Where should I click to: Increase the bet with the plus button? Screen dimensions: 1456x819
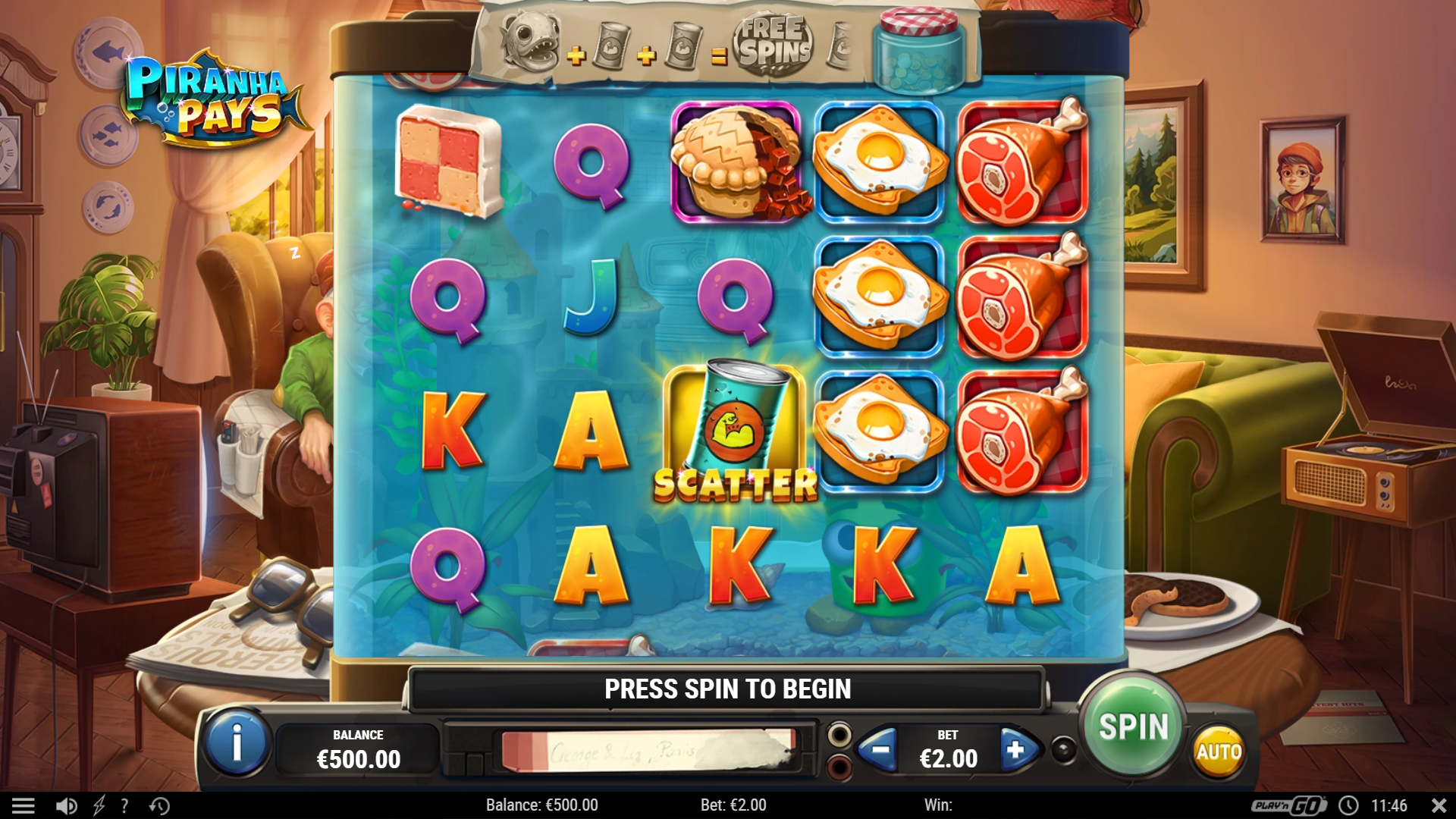[x=1015, y=750]
